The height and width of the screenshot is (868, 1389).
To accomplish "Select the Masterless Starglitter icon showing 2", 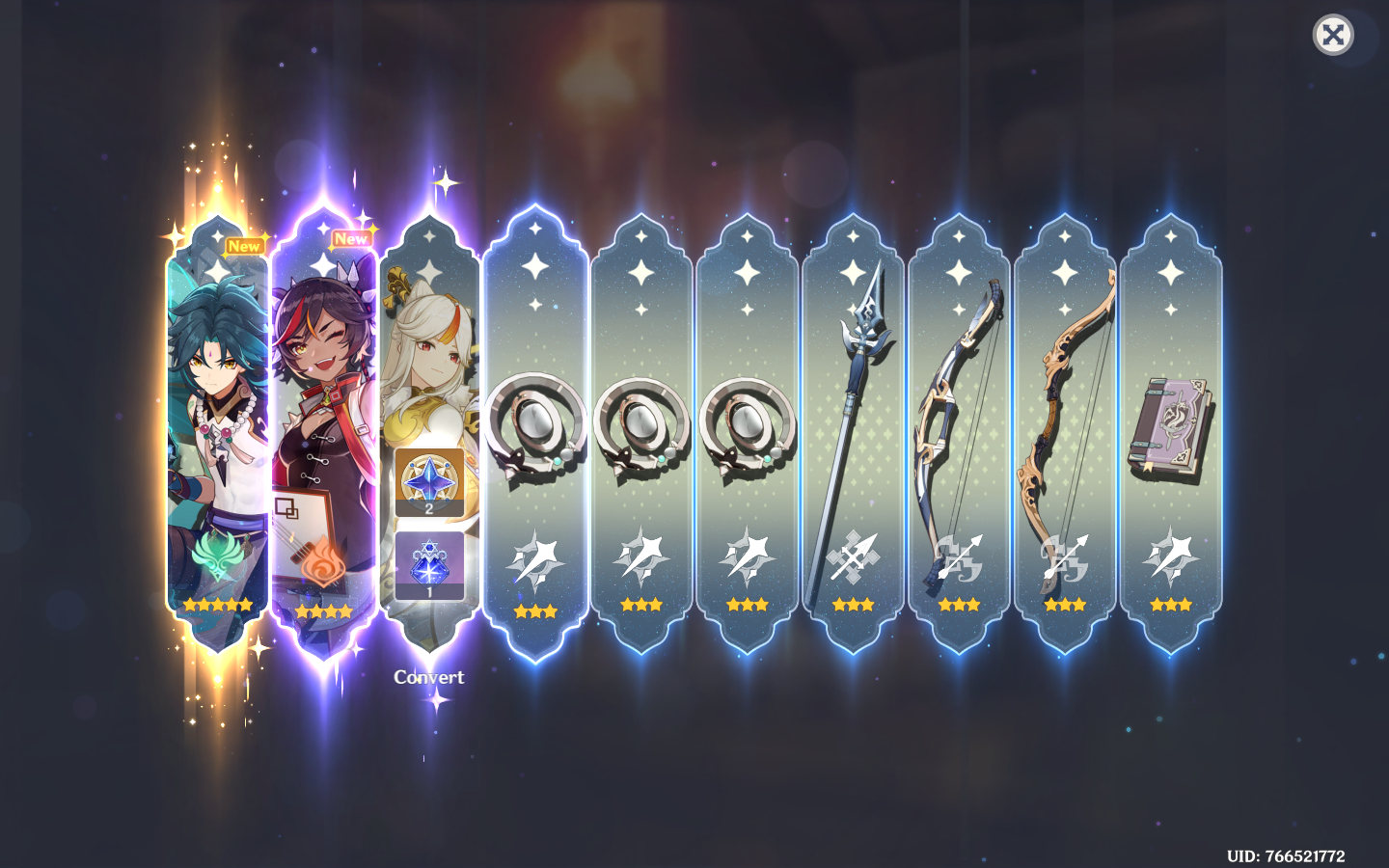I will (x=427, y=482).
